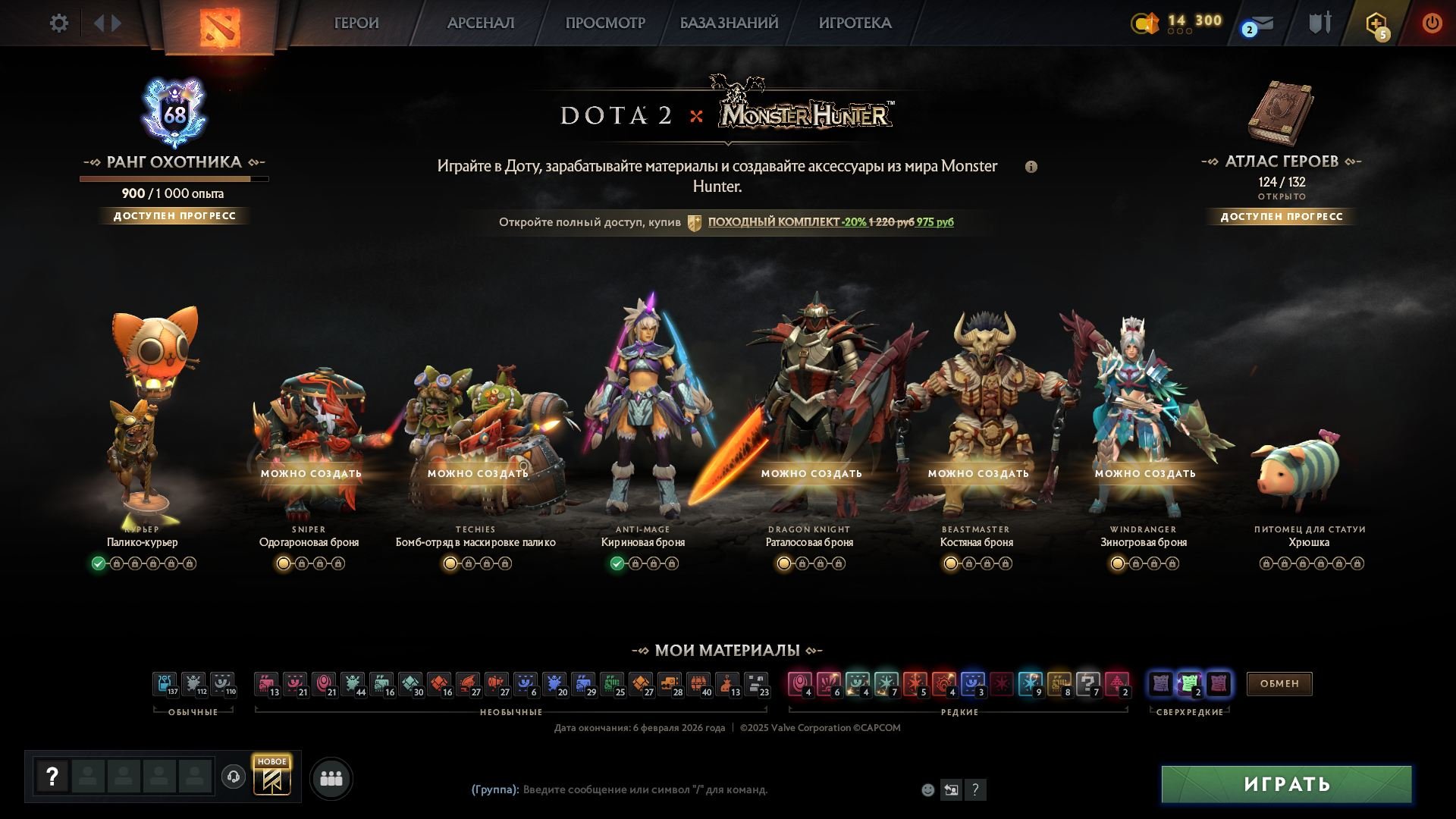1456x819 pixels.
Task: Open the emoticon smiley in the chat bar
Action: [x=927, y=789]
